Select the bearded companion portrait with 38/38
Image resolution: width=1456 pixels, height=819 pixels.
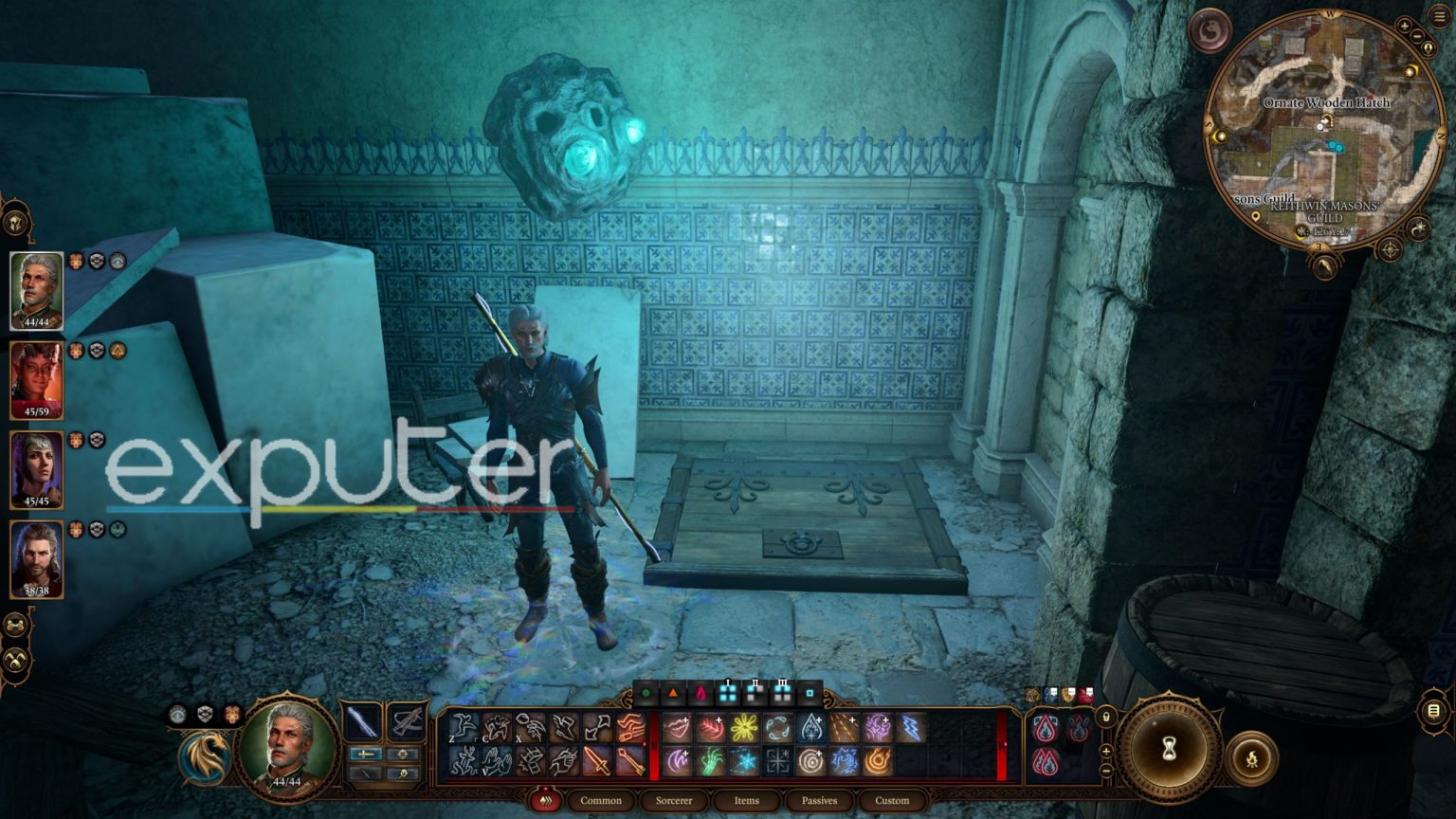(x=36, y=559)
